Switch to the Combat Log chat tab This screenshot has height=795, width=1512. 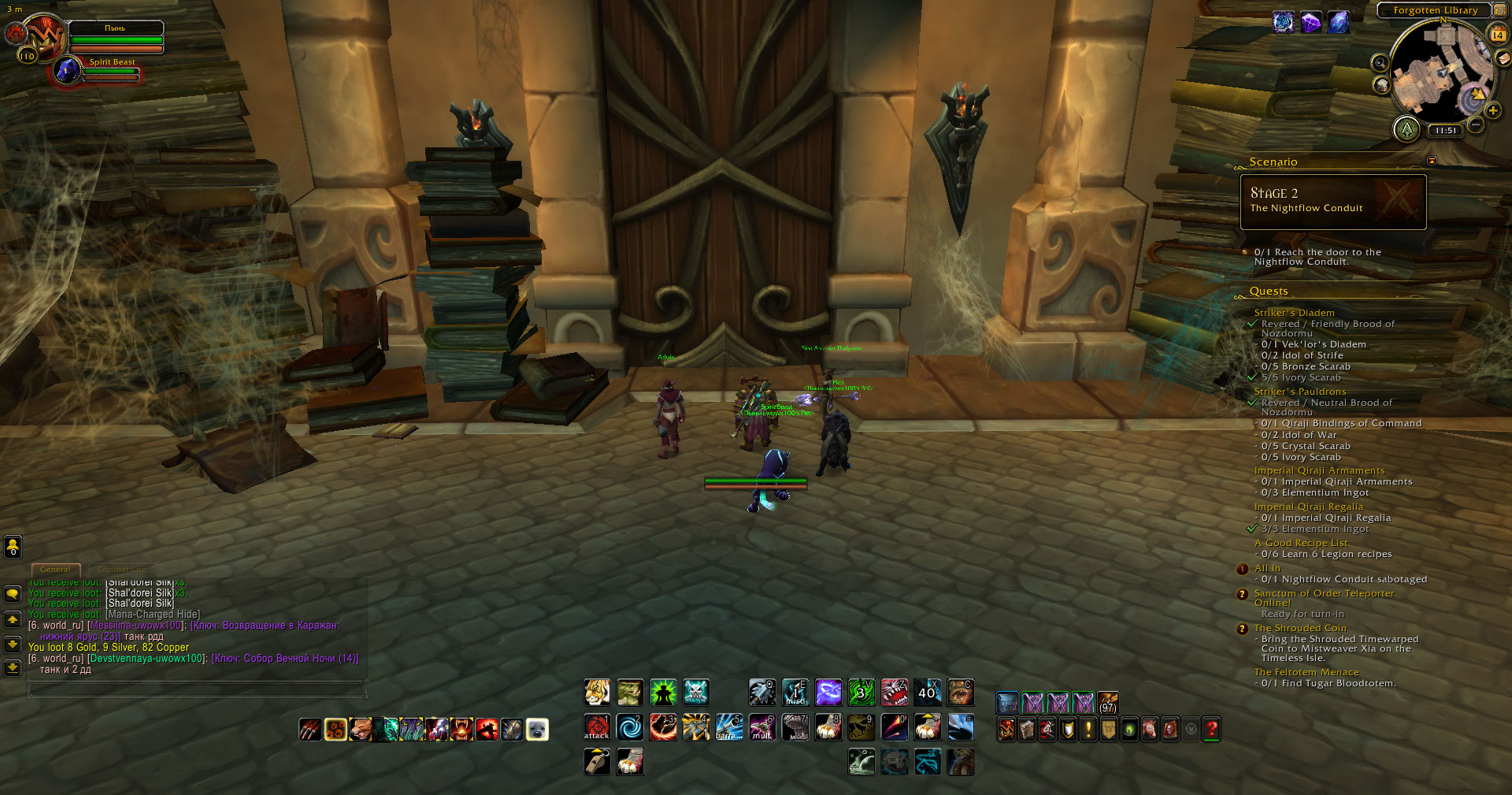coord(121,569)
